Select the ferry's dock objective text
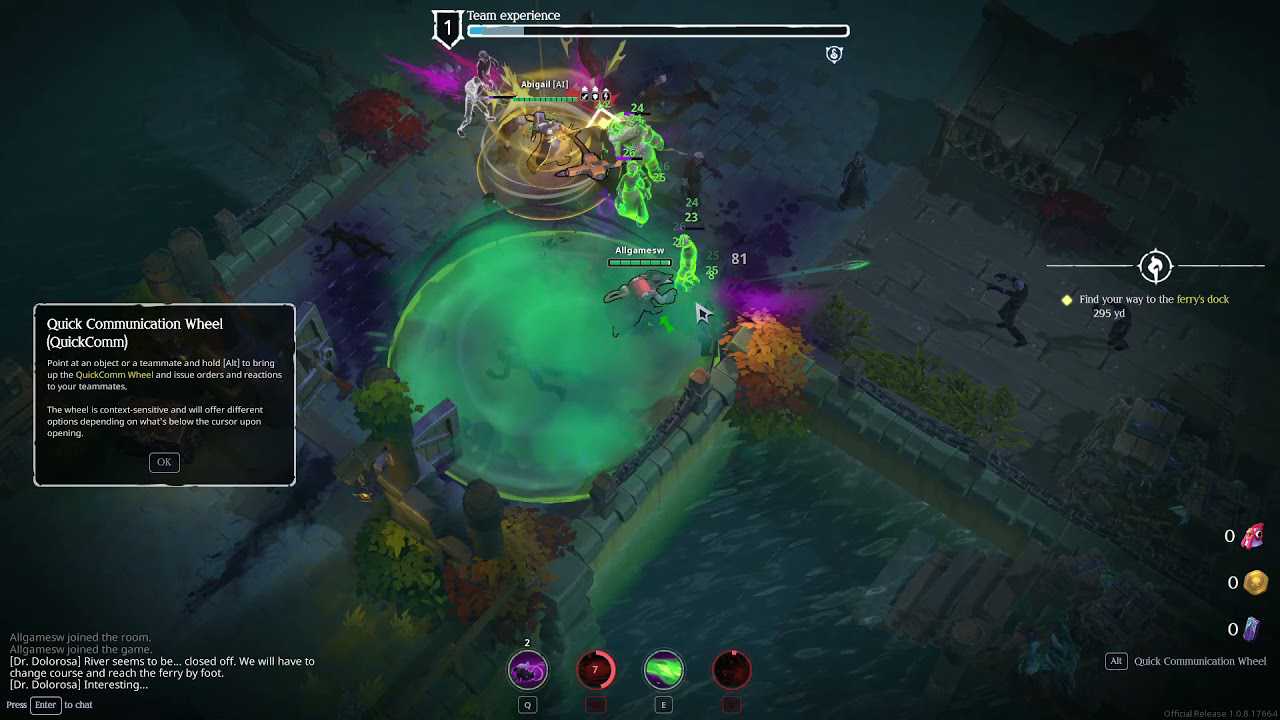This screenshot has width=1280, height=720. coord(1153,299)
